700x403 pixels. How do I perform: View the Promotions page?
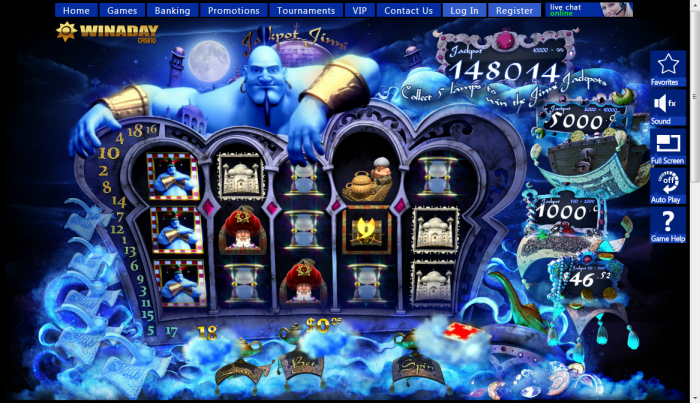pyautogui.click(x=233, y=10)
